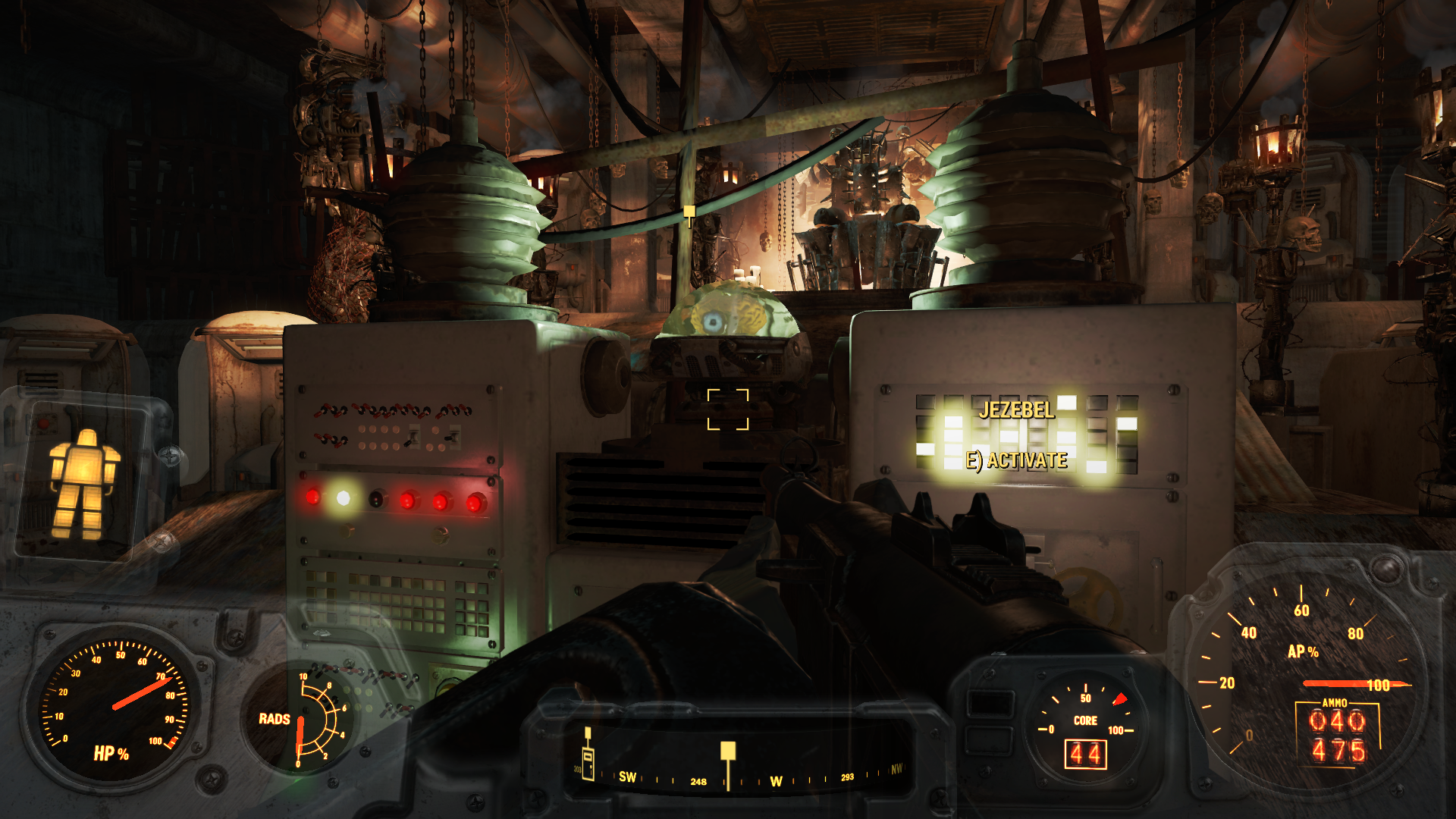Click the power armor condition figure

point(83,484)
